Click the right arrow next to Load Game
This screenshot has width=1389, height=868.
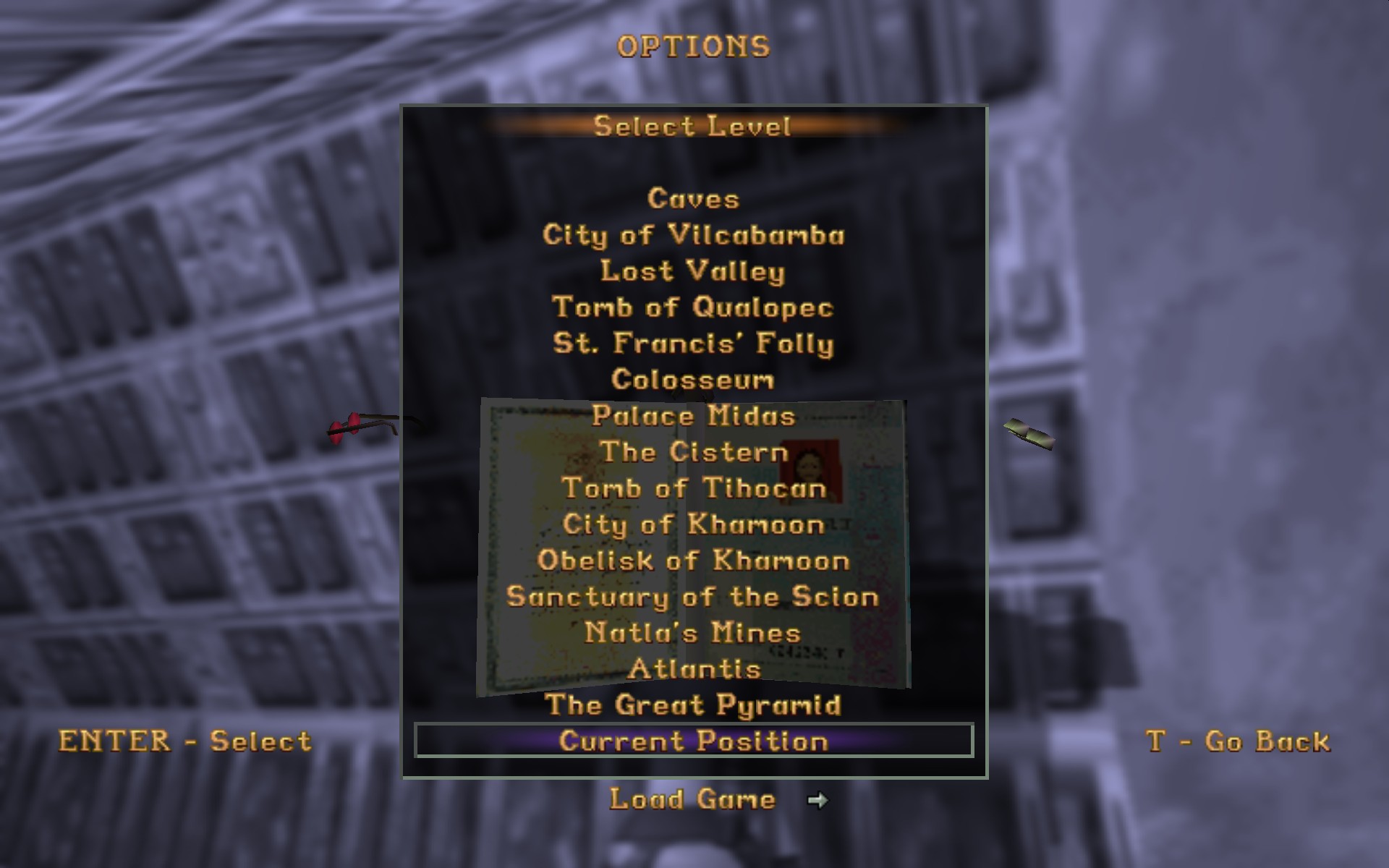[x=818, y=799]
